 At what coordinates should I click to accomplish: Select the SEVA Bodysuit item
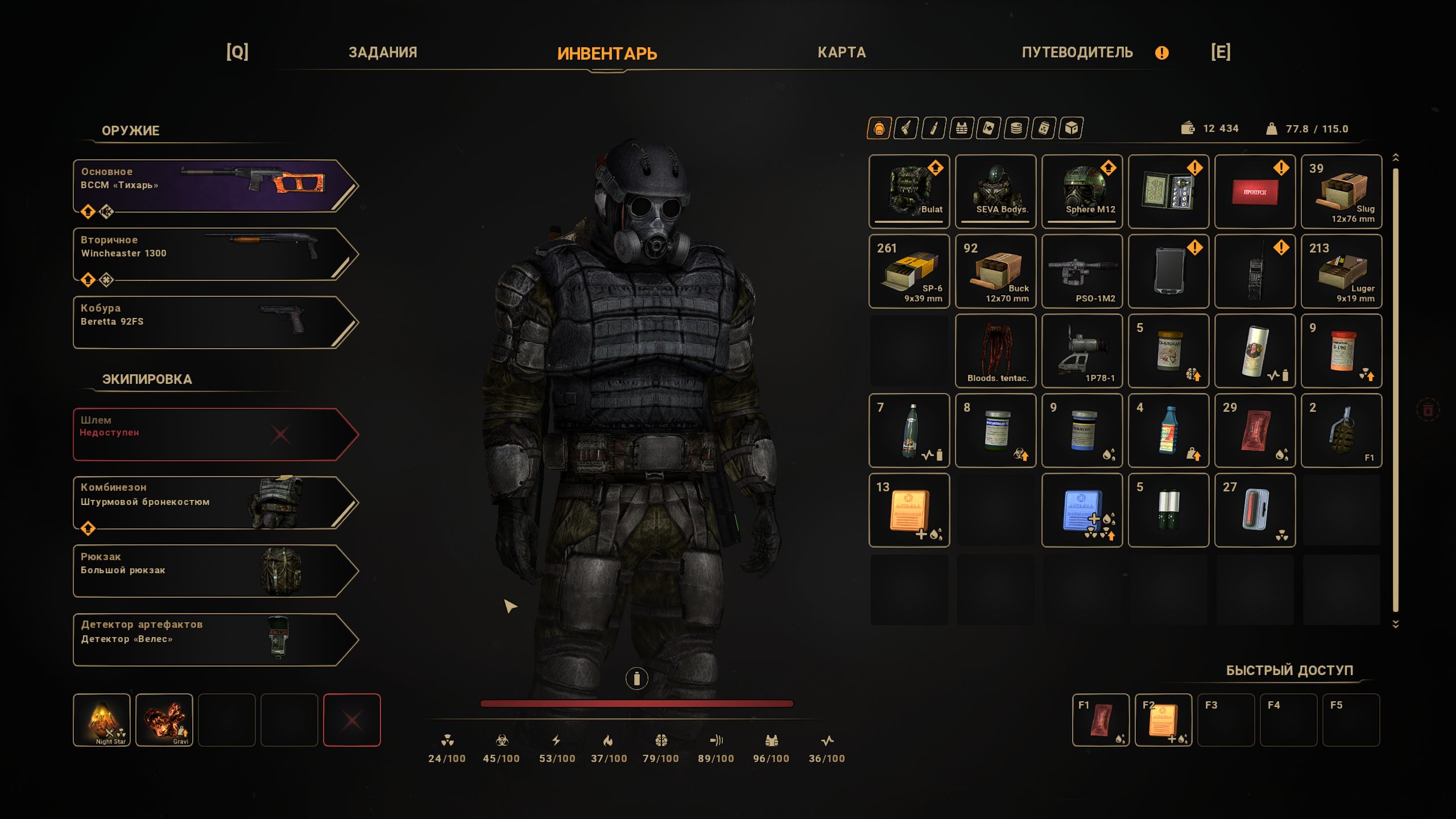995,191
